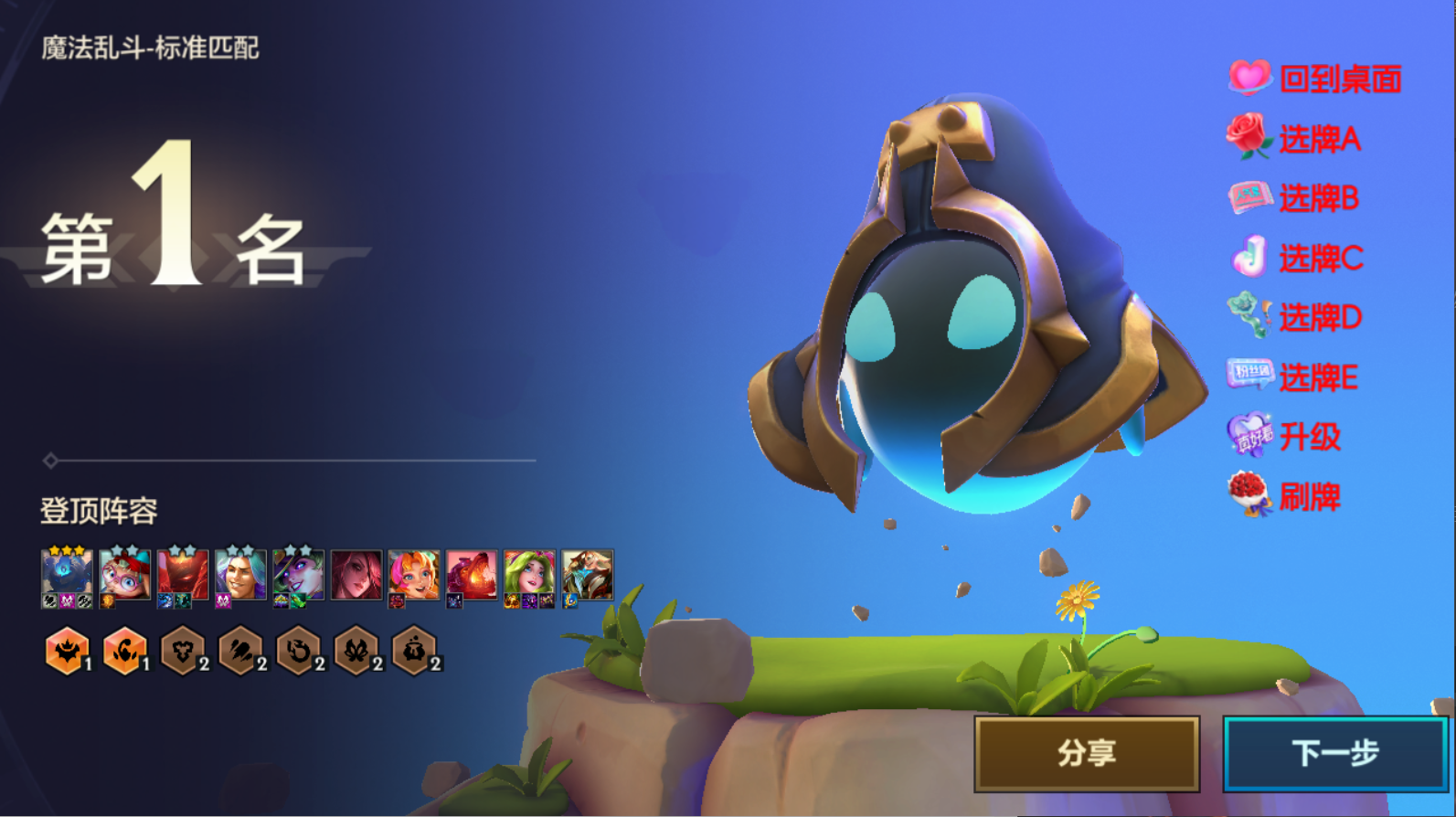View the green-haired champion portrait
The height and width of the screenshot is (817, 1456).
tap(529, 576)
